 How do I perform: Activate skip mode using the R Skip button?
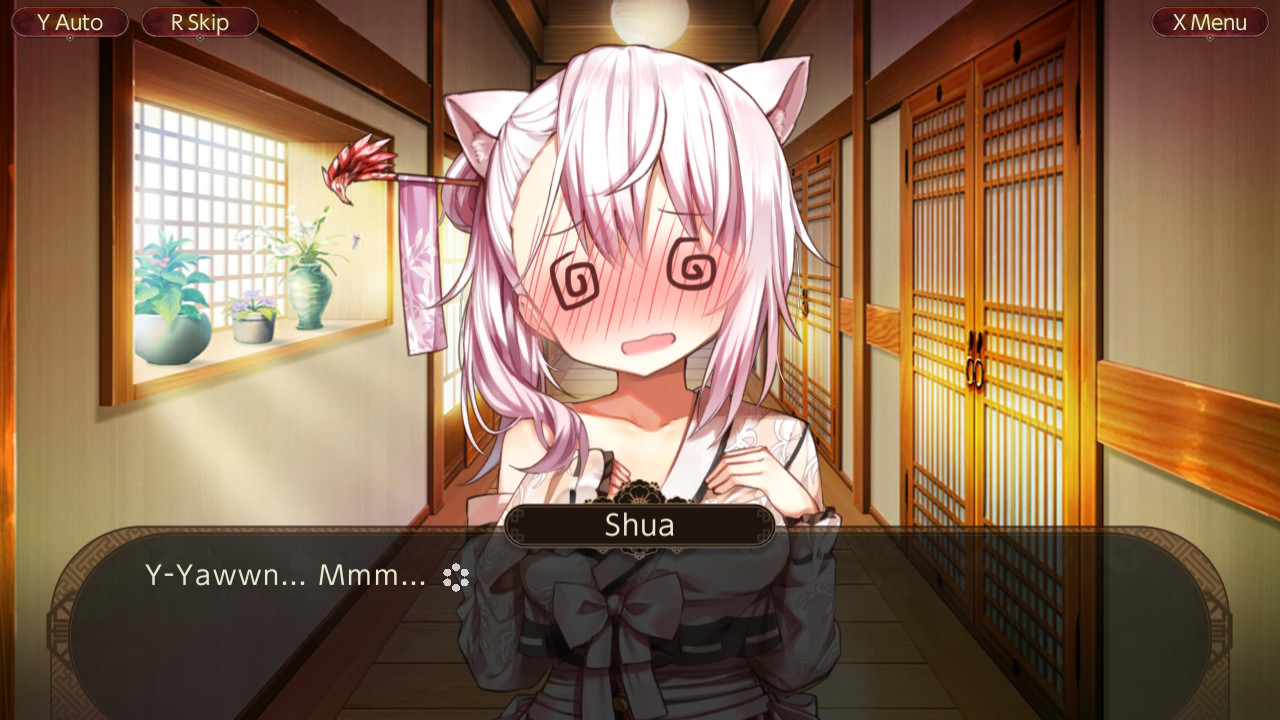(199, 22)
